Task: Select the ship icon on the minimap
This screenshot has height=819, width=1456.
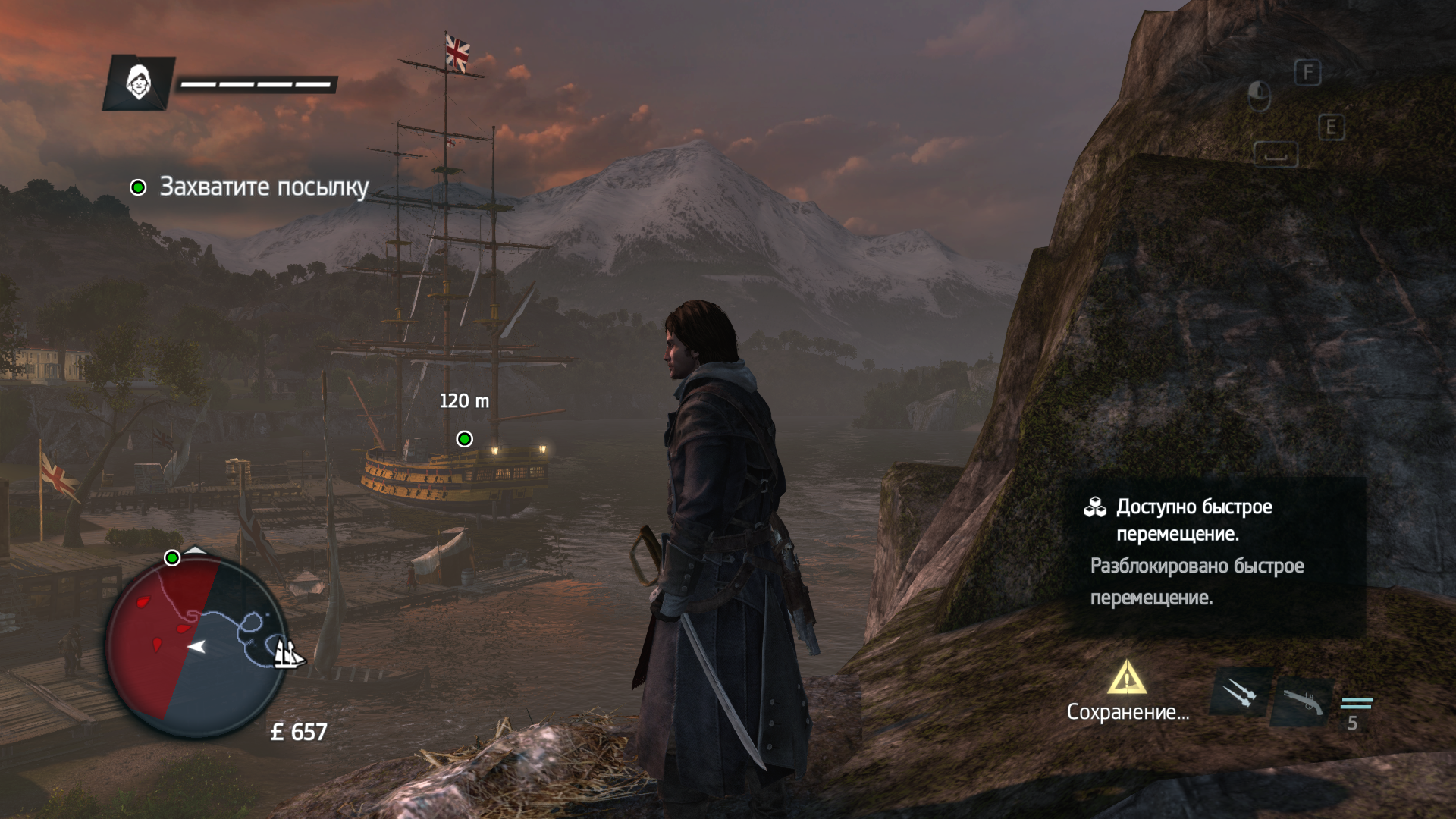Action: [287, 653]
